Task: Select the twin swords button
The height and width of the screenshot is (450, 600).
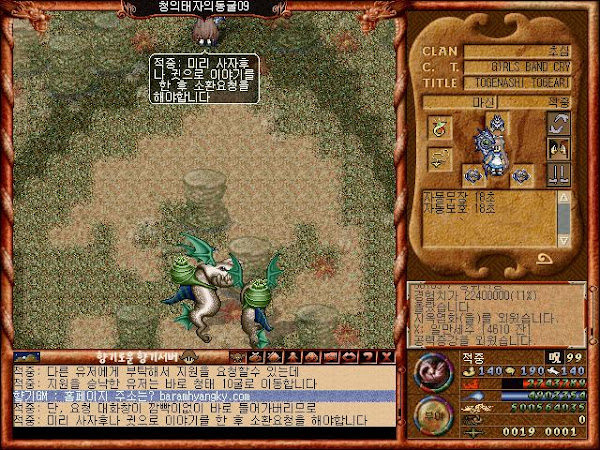Action: (558, 174)
